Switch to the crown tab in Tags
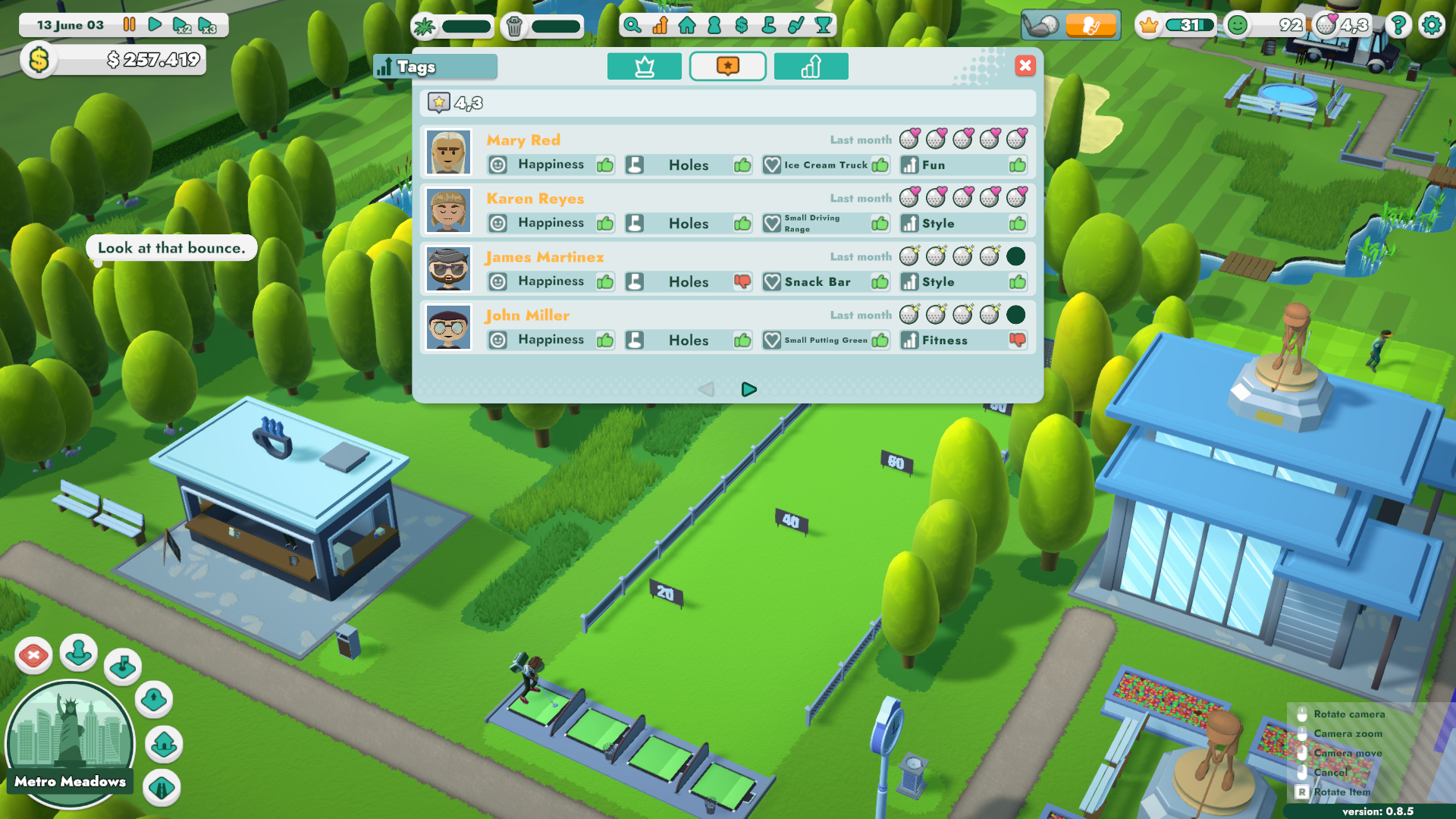 pos(644,67)
